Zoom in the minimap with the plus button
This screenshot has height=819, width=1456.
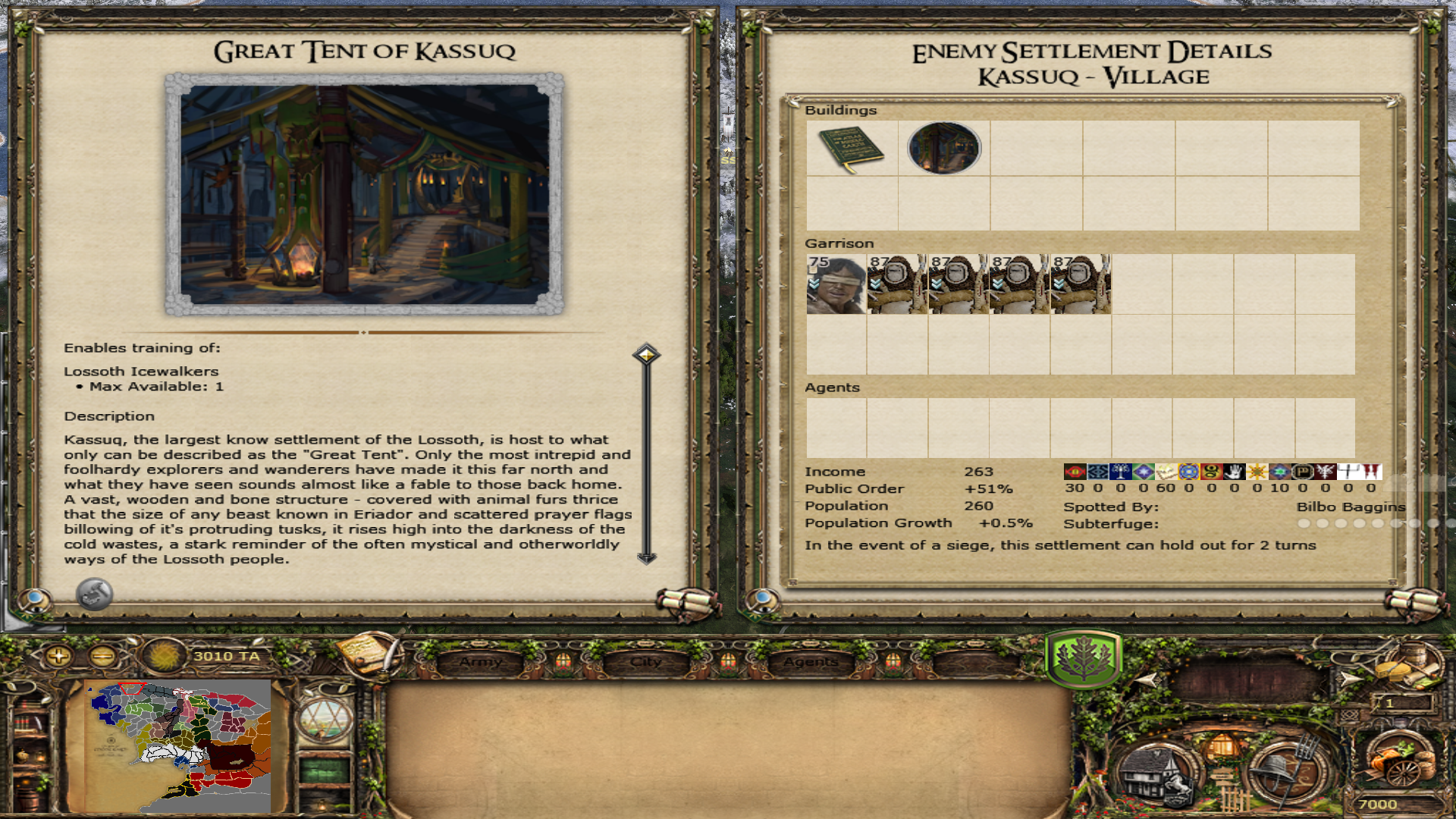click(x=58, y=656)
